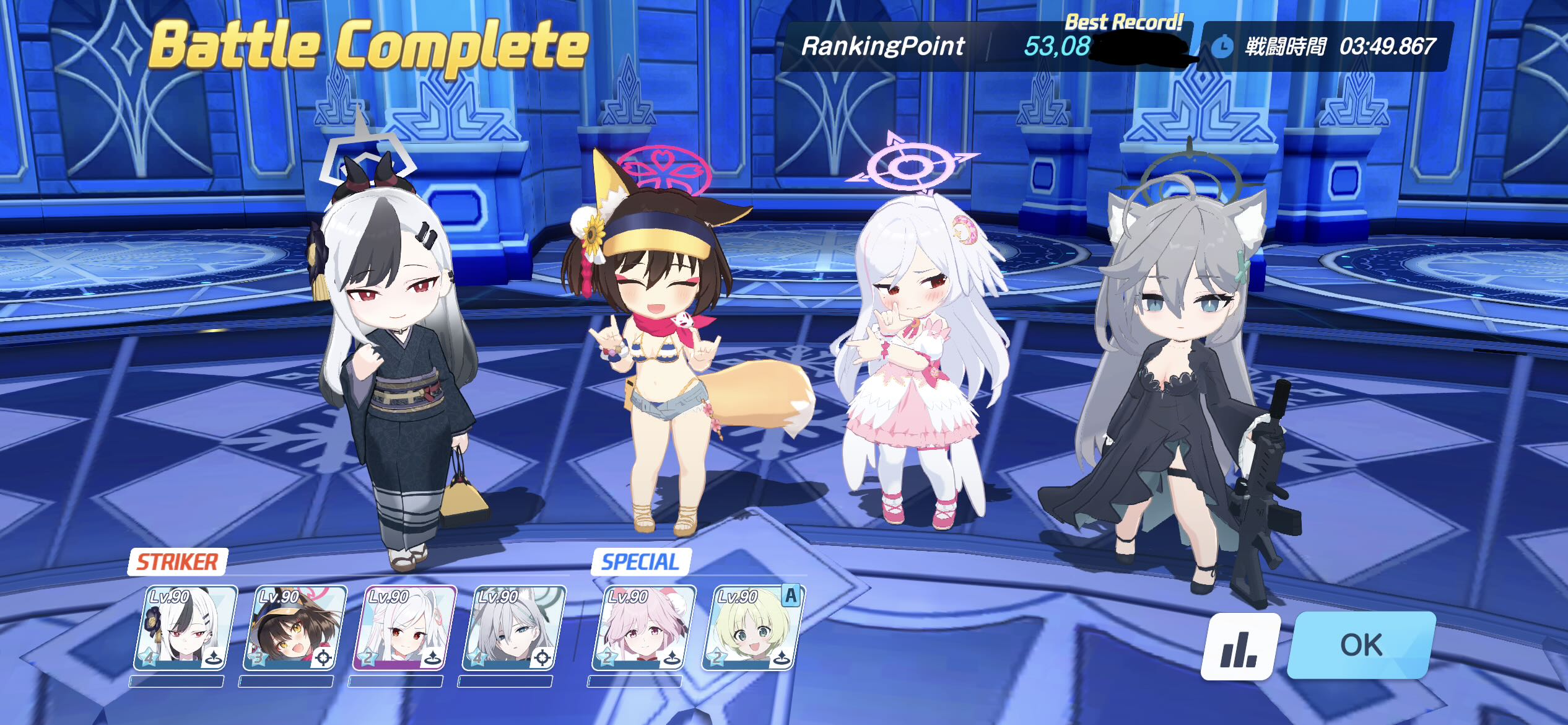Viewport: 1568px width, 725px height.
Task: Select the brown-haired fox girl striker portrait
Action: click(x=295, y=628)
